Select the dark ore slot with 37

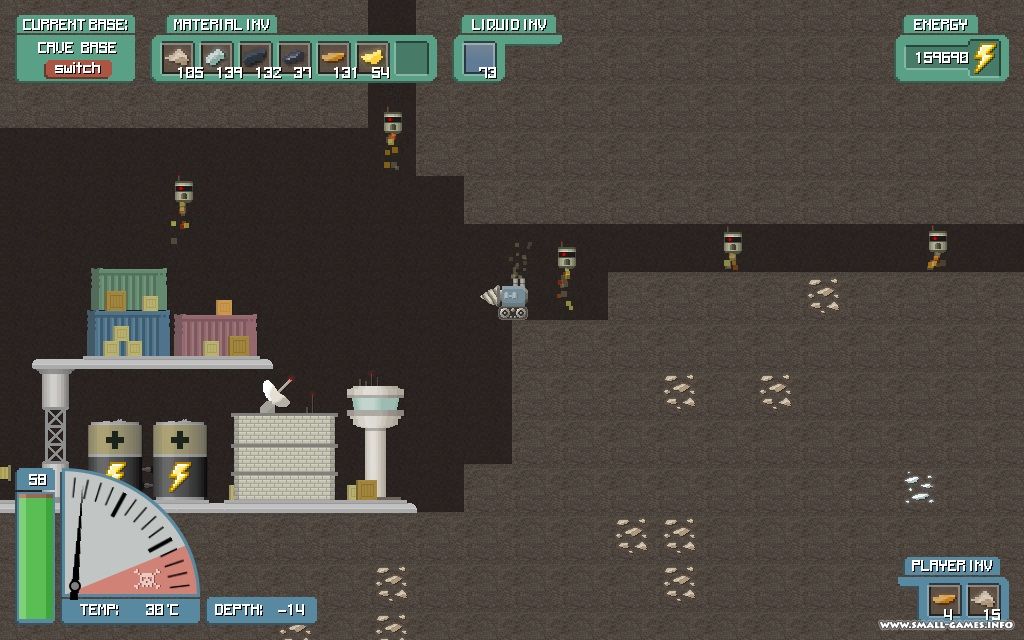coord(294,58)
